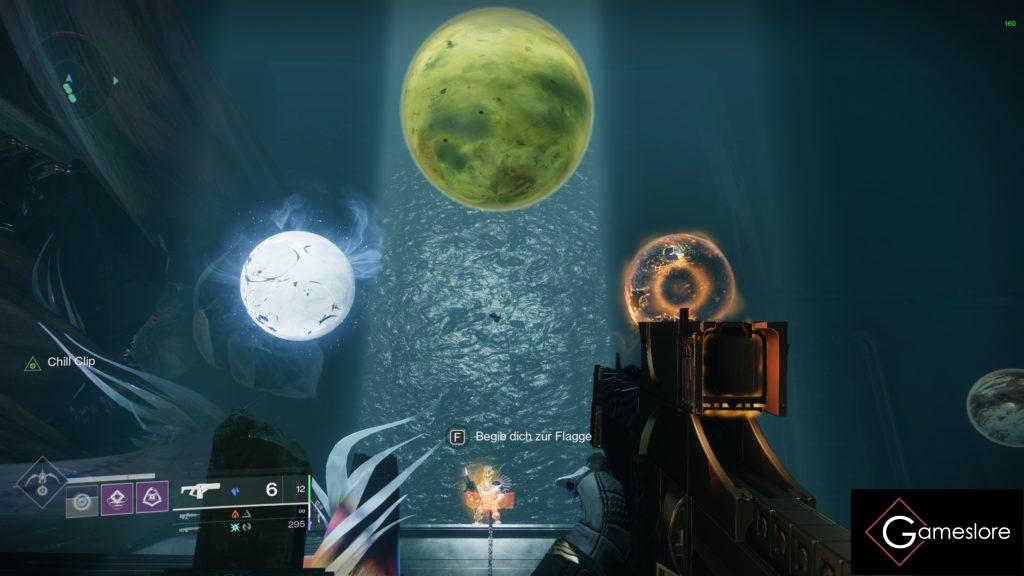1024x576 pixels.
Task: Open the Gameslore logo watermark
Action: (937, 531)
